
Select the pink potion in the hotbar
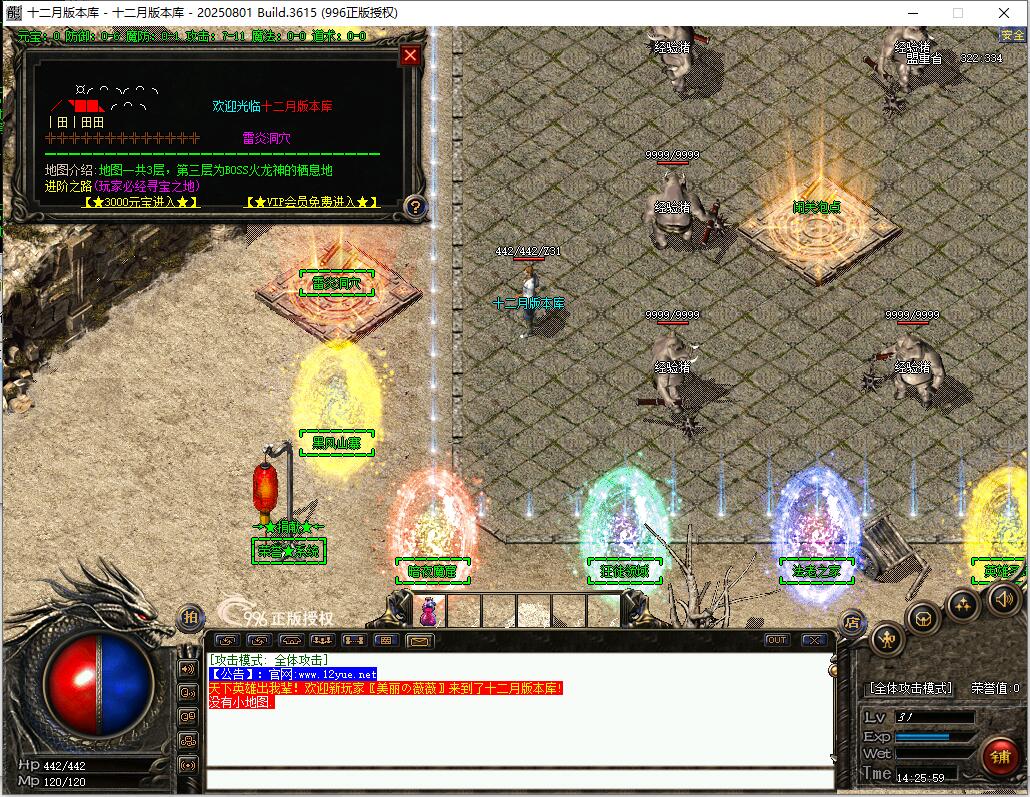430,609
